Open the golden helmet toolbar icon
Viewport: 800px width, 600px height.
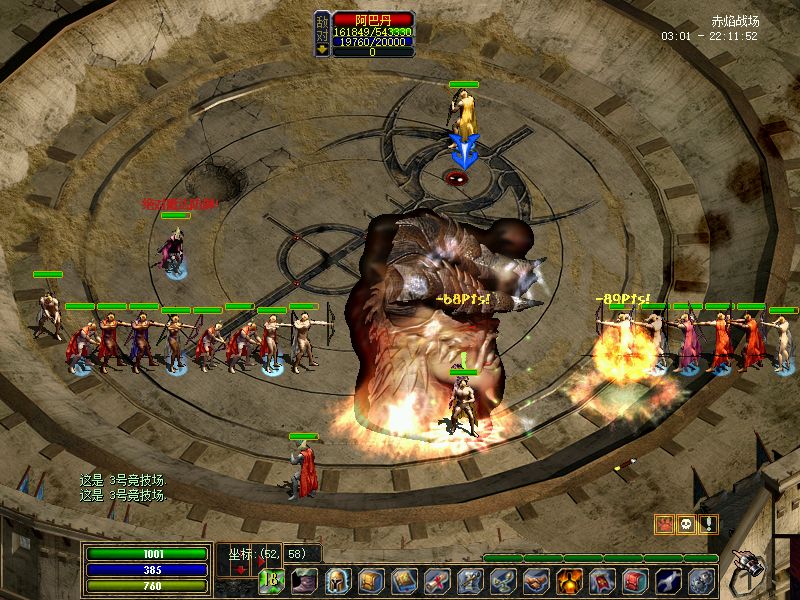click(338, 580)
